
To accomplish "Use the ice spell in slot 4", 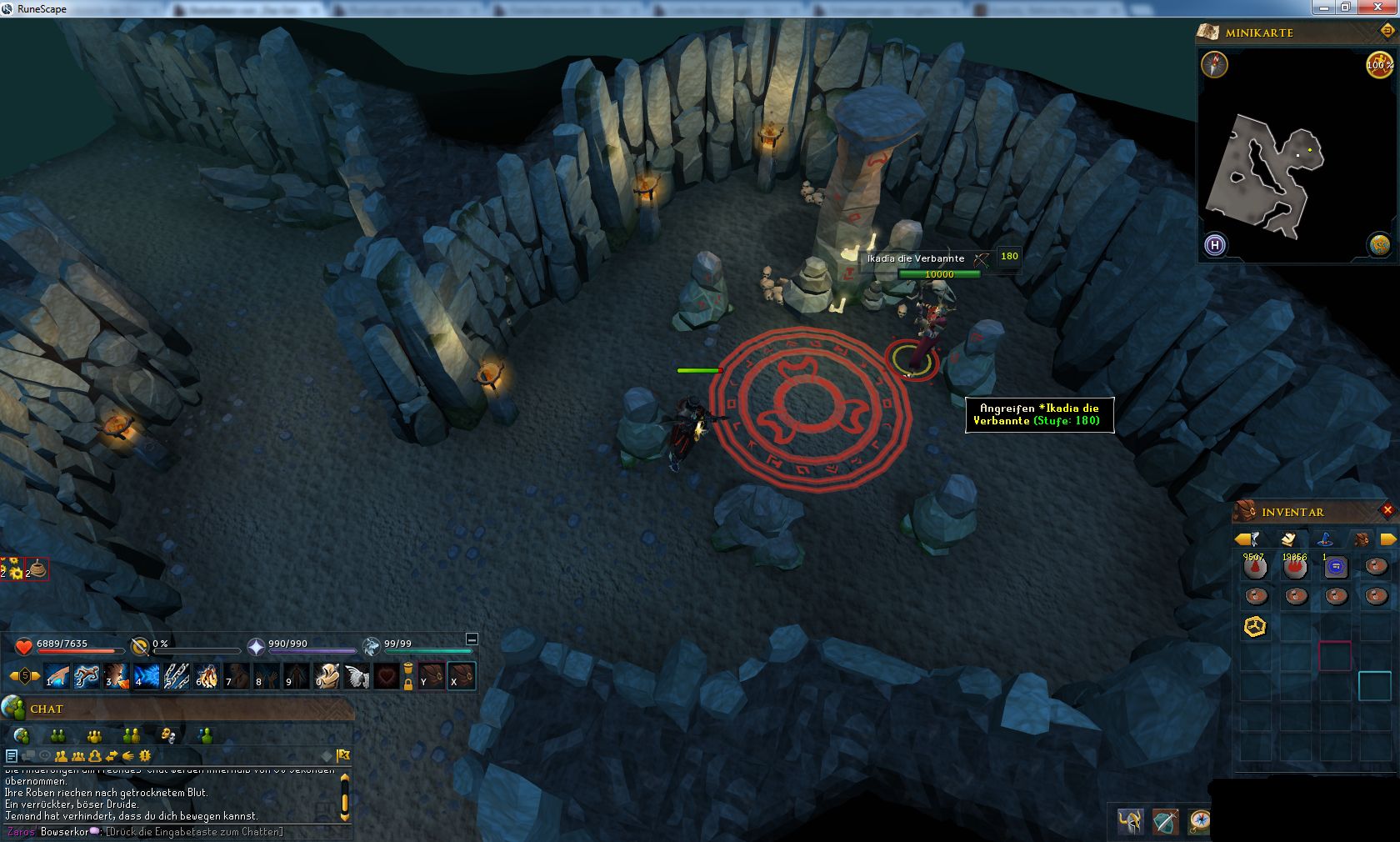I will coord(147,675).
